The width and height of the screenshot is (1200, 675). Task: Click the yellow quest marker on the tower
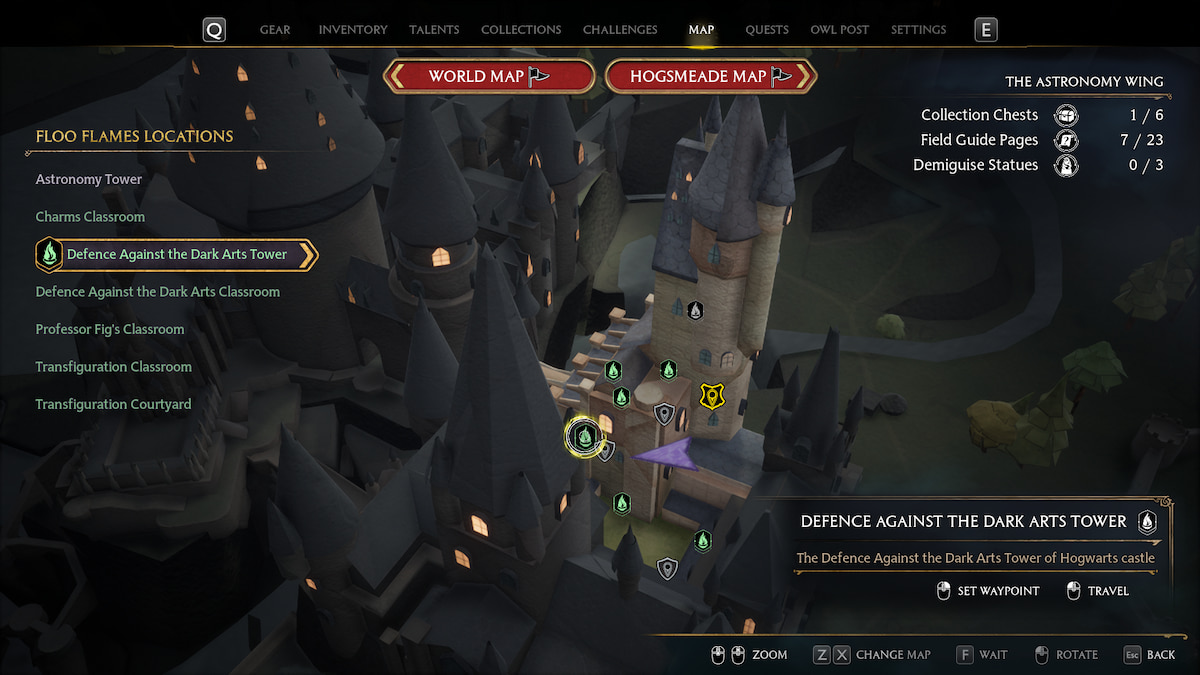click(x=711, y=396)
